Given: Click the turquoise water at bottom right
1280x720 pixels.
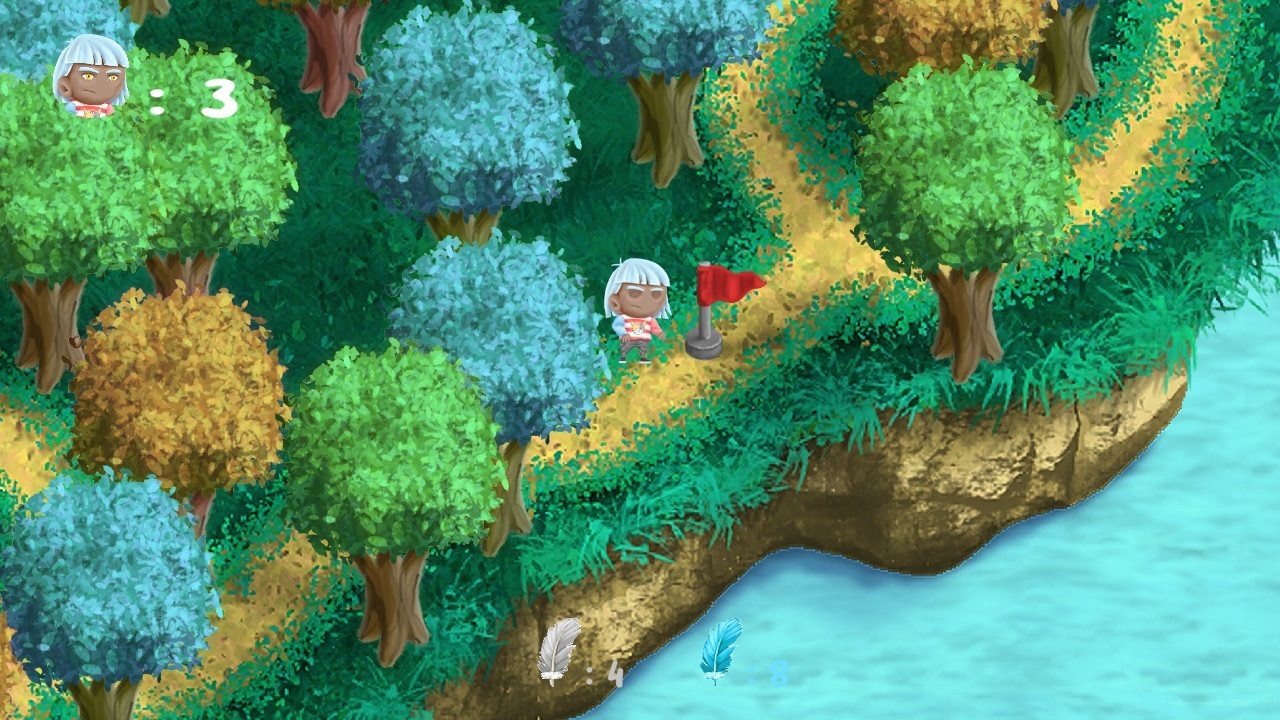Looking at the screenshot, I should click(1150, 620).
